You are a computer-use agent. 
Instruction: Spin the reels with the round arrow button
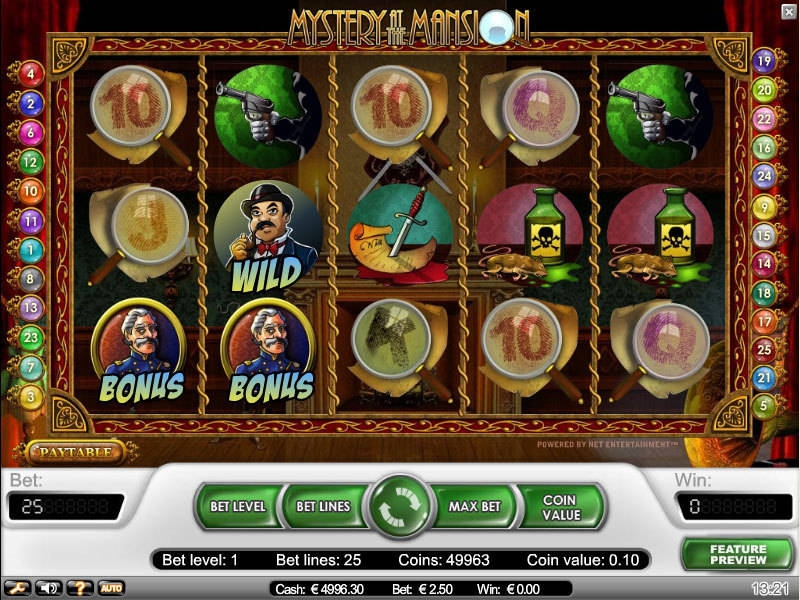(399, 506)
